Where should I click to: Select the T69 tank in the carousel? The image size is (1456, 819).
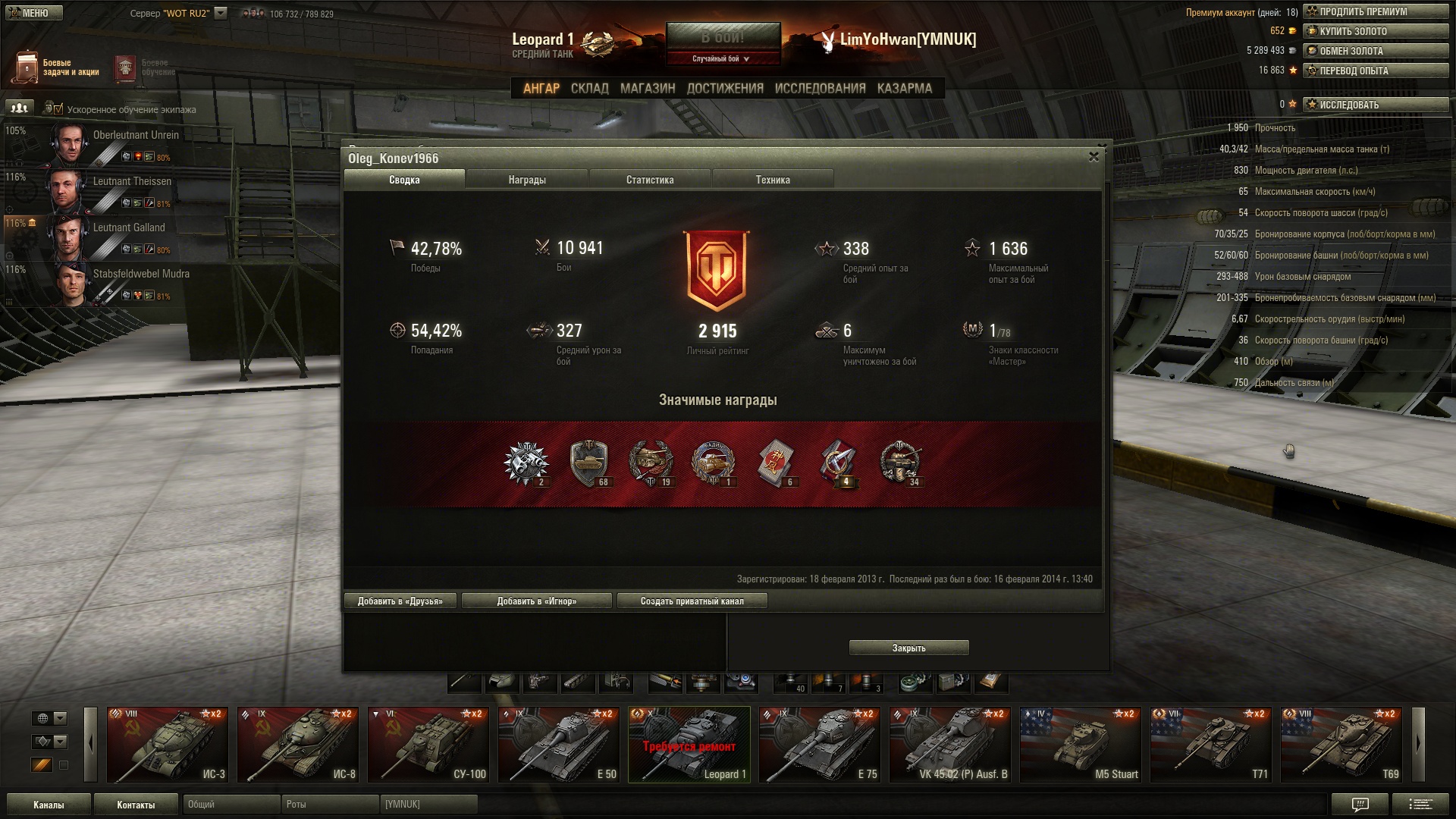(x=1341, y=744)
